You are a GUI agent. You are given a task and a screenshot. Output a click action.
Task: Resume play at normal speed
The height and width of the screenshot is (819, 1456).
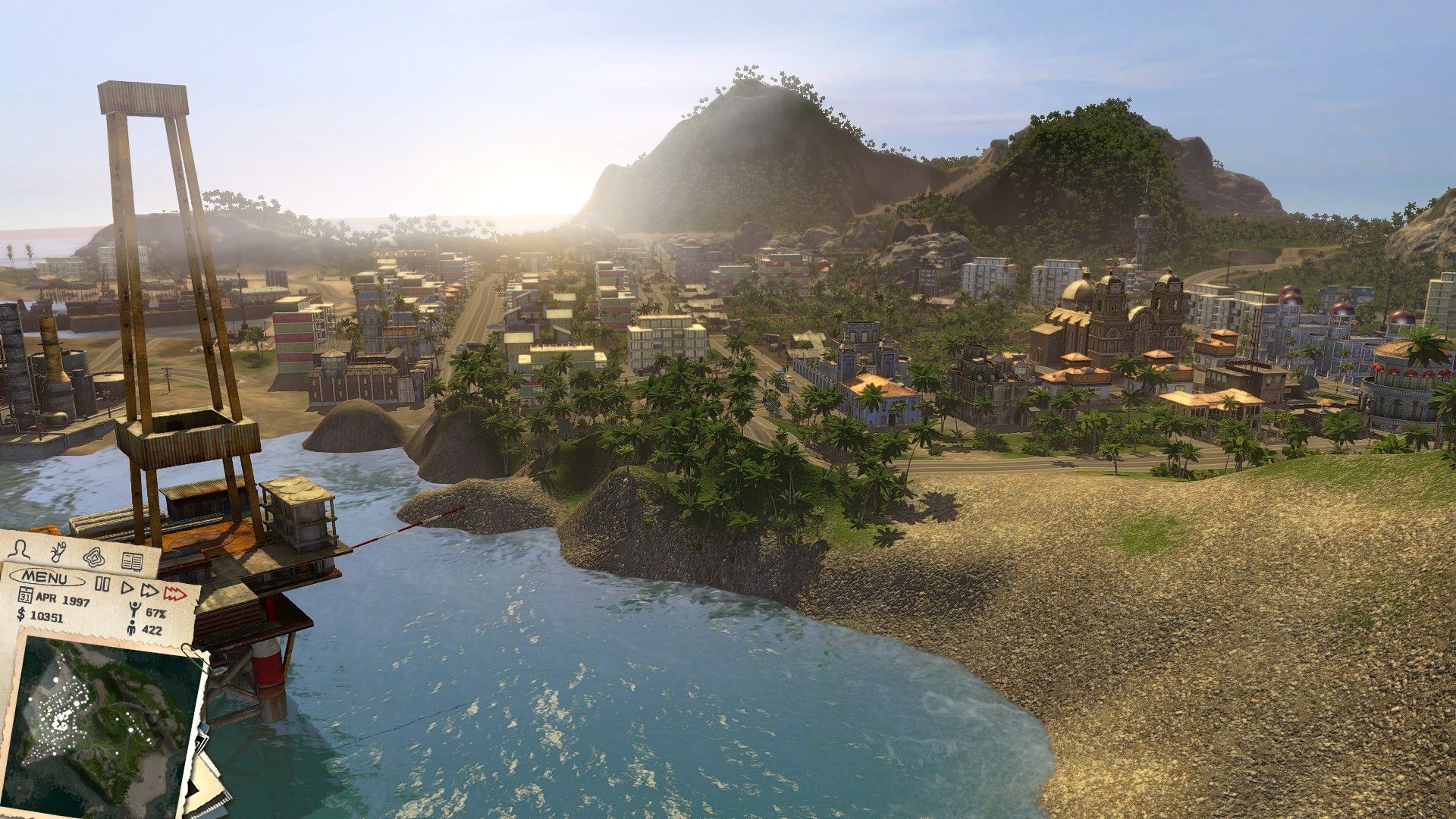127,588
